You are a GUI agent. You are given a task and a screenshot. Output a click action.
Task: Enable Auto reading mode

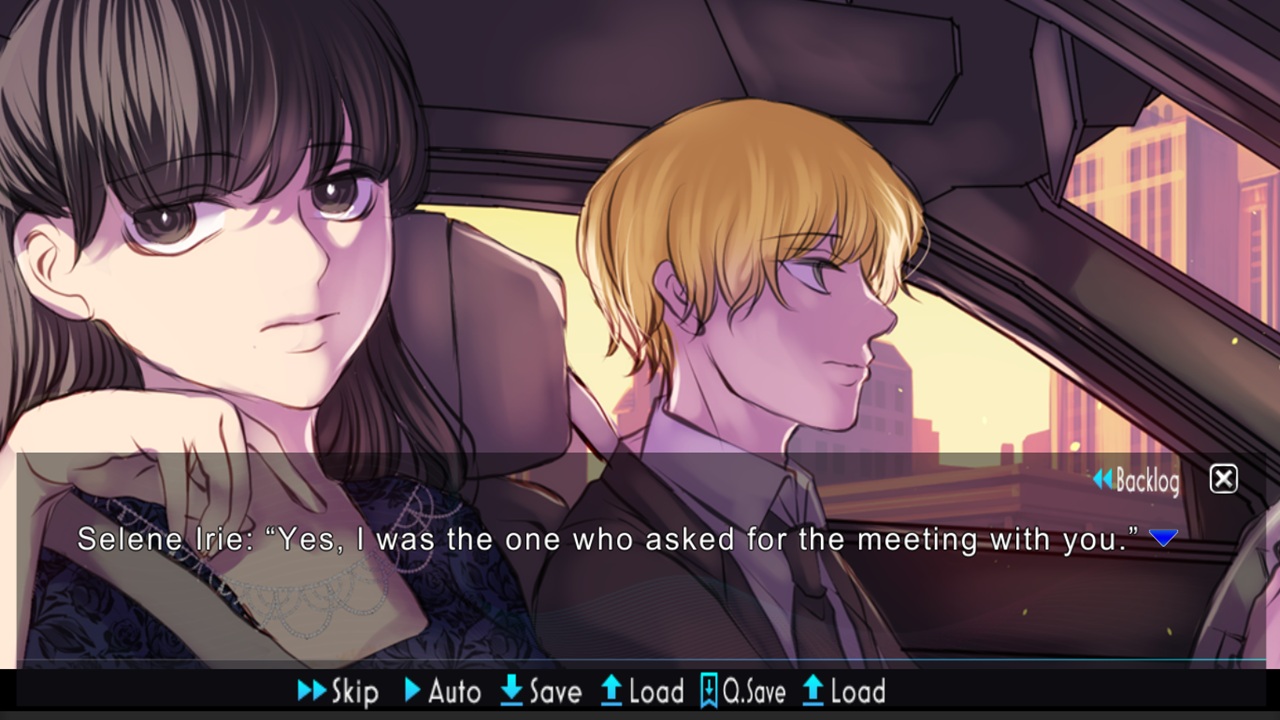pos(443,691)
